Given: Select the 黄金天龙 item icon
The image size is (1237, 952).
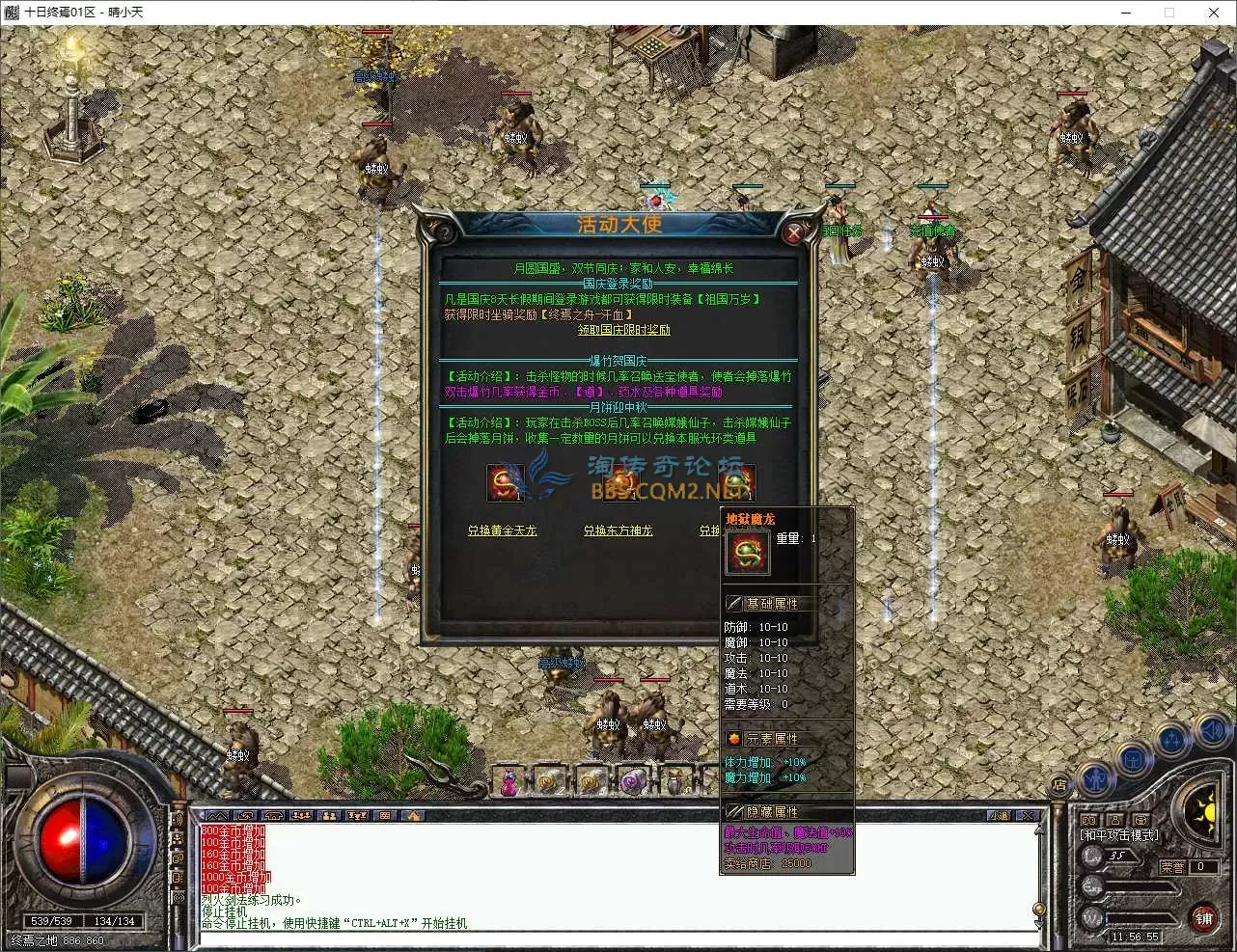Looking at the screenshot, I should tap(505, 482).
